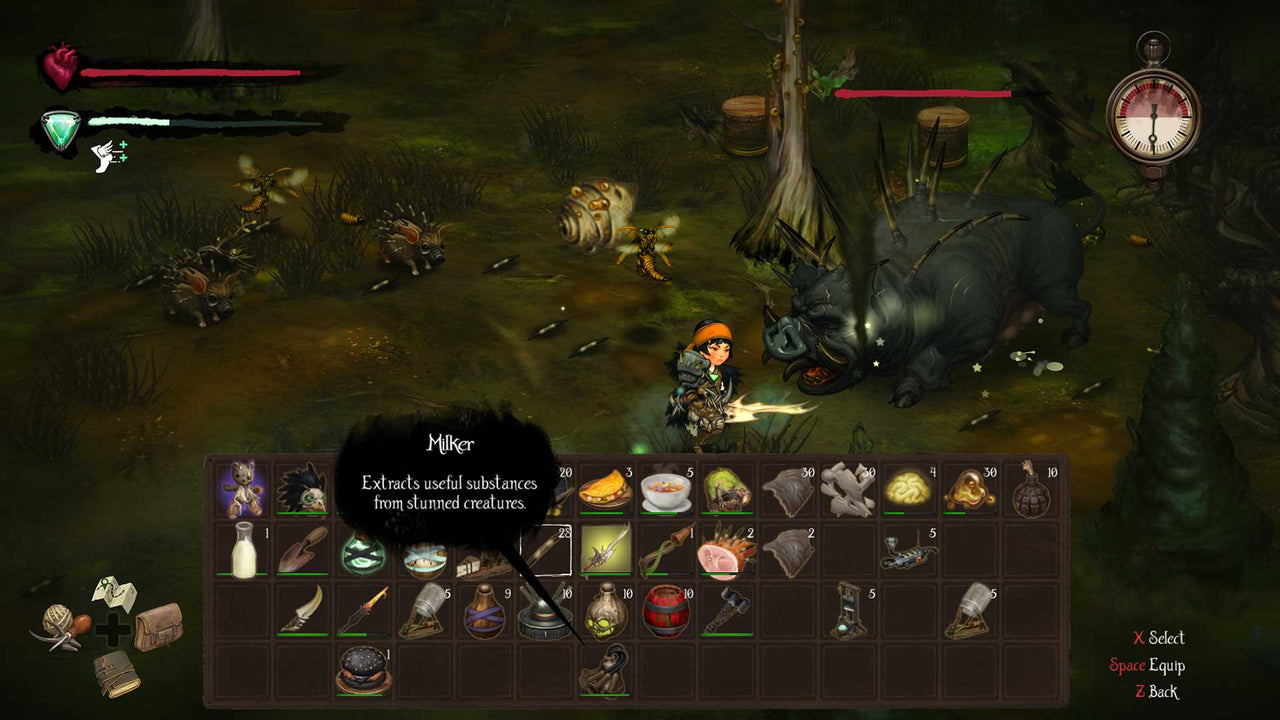1280x720 pixels.
Task: Select the omelette food item
Action: tap(604, 489)
